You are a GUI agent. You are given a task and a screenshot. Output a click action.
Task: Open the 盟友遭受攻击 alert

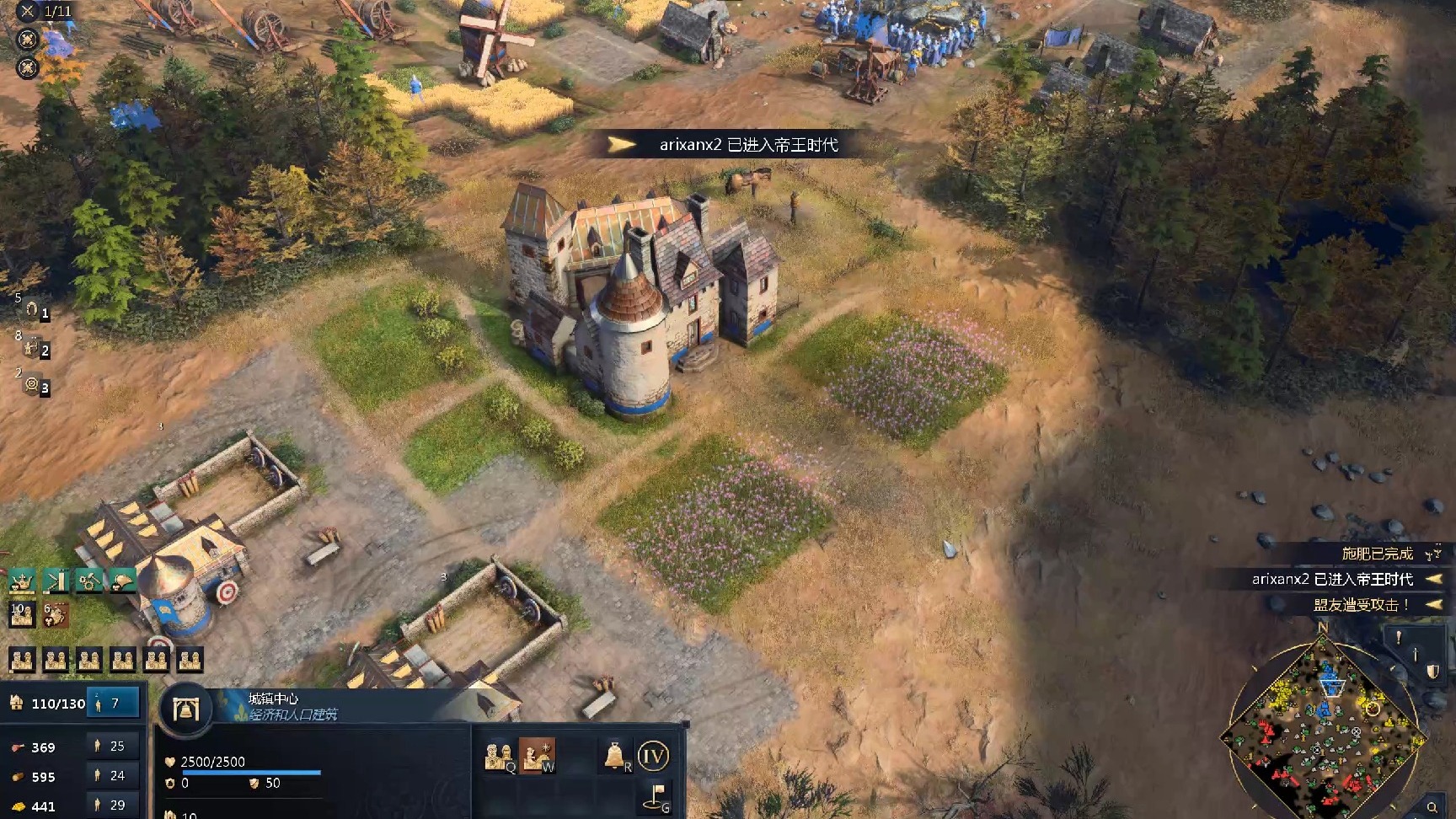[x=1360, y=604]
